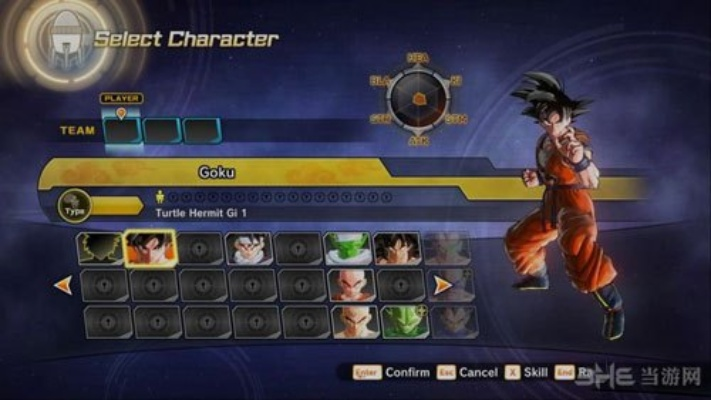The height and width of the screenshot is (400, 711).
Task: Select the highlighted Goku portrait
Action: (150, 249)
